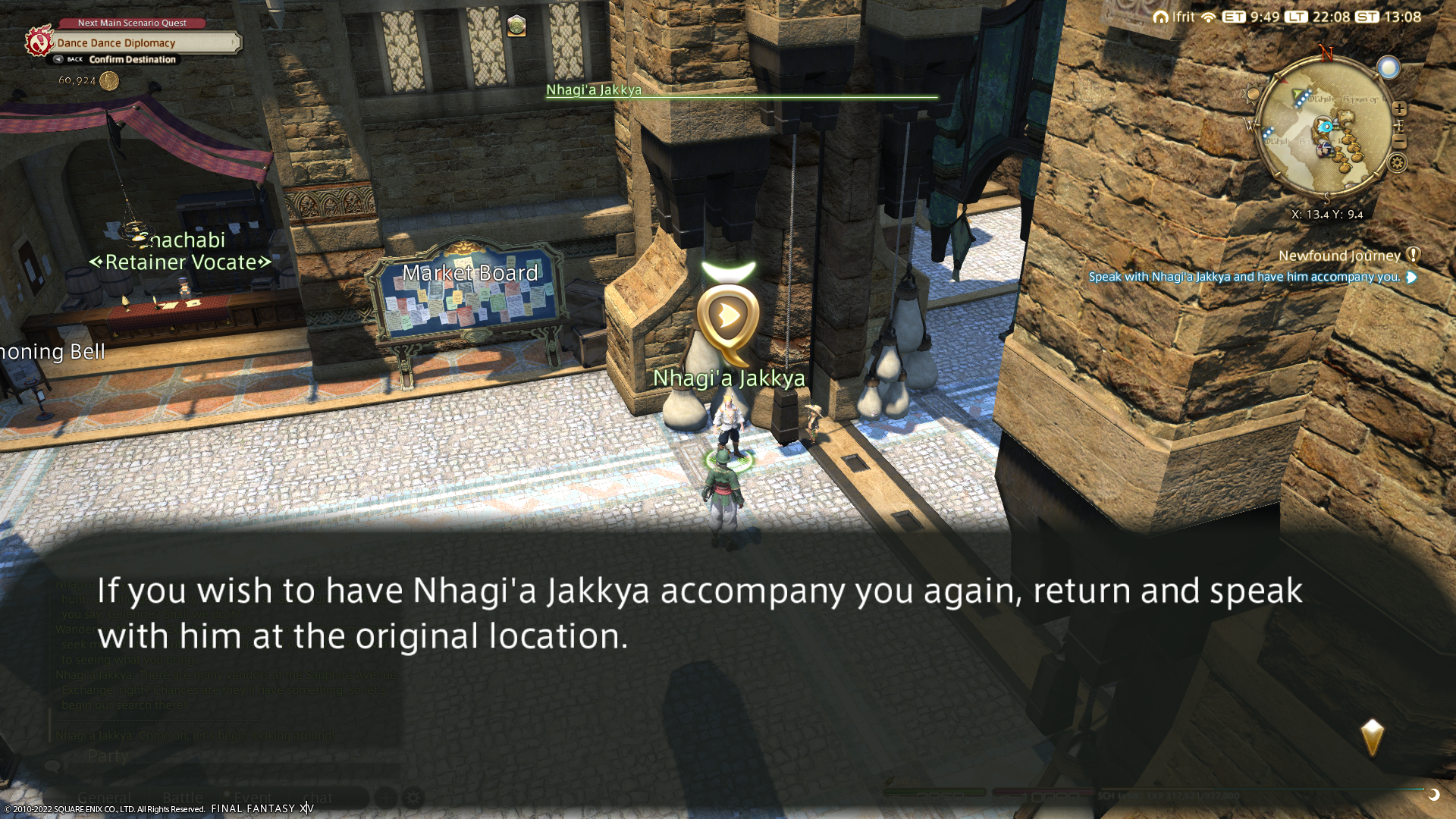Select the green hexagonal status icon

516,26
